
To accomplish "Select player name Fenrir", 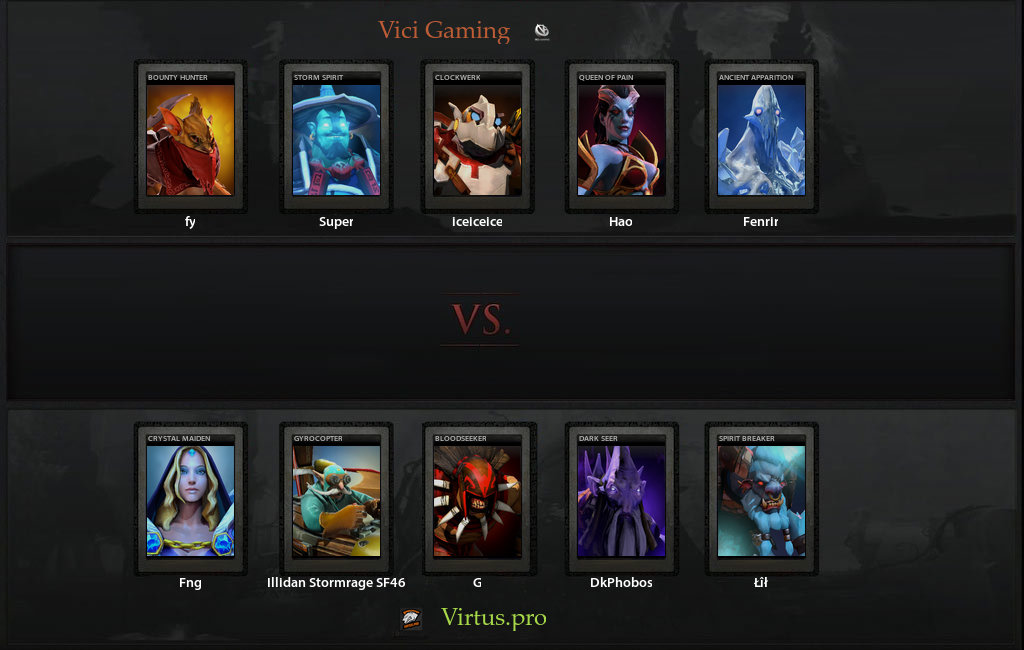I will click(761, 222).
